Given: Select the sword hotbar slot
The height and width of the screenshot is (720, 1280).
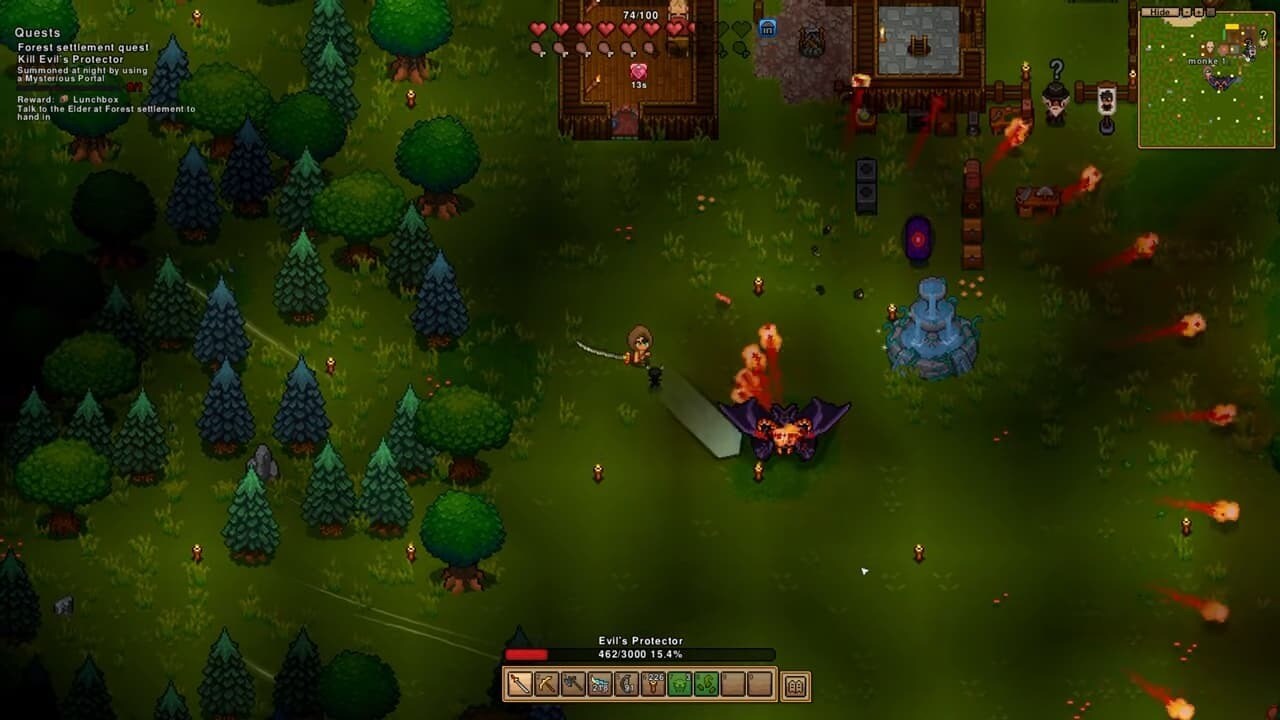Looking at the screenshot, I should pos(520,685).
